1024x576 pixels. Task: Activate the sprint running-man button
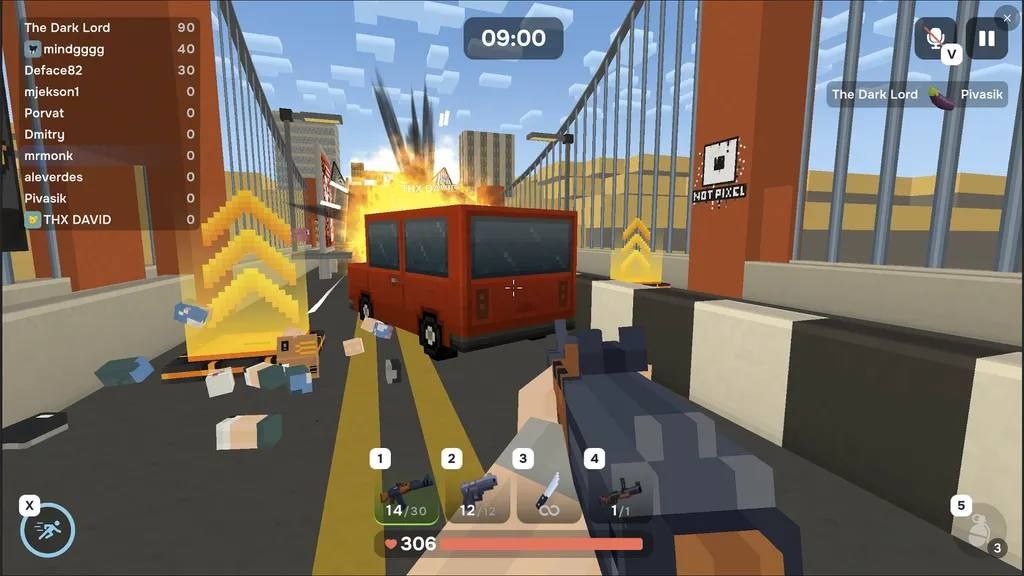tap(48, 530)
